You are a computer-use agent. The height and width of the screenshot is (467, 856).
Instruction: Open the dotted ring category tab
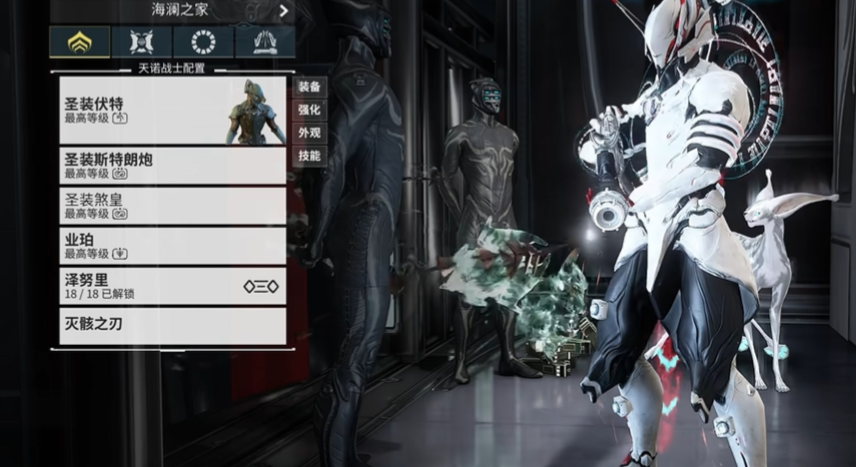203,41
